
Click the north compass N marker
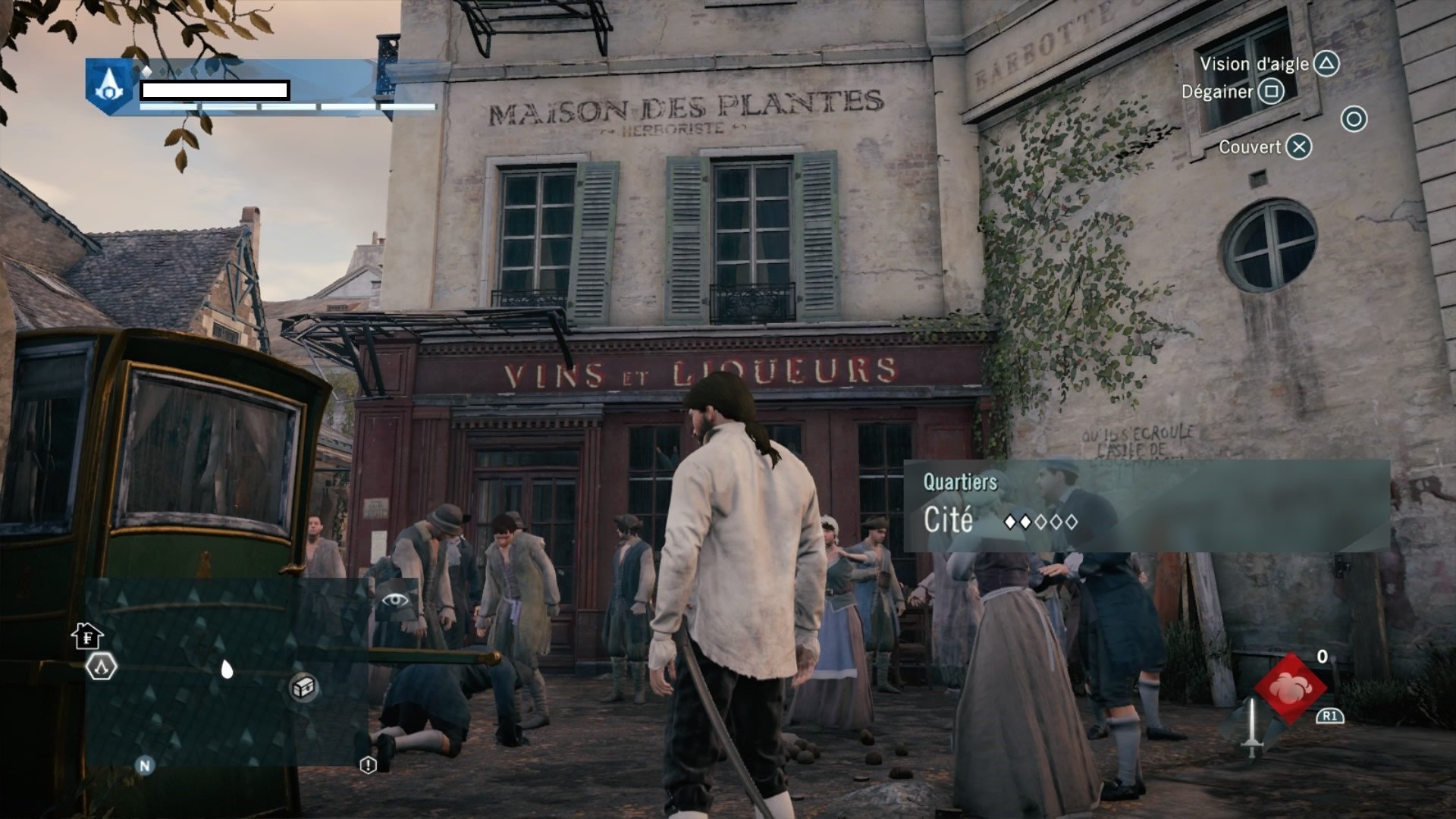pyautogui.click(x=144, y=765)
